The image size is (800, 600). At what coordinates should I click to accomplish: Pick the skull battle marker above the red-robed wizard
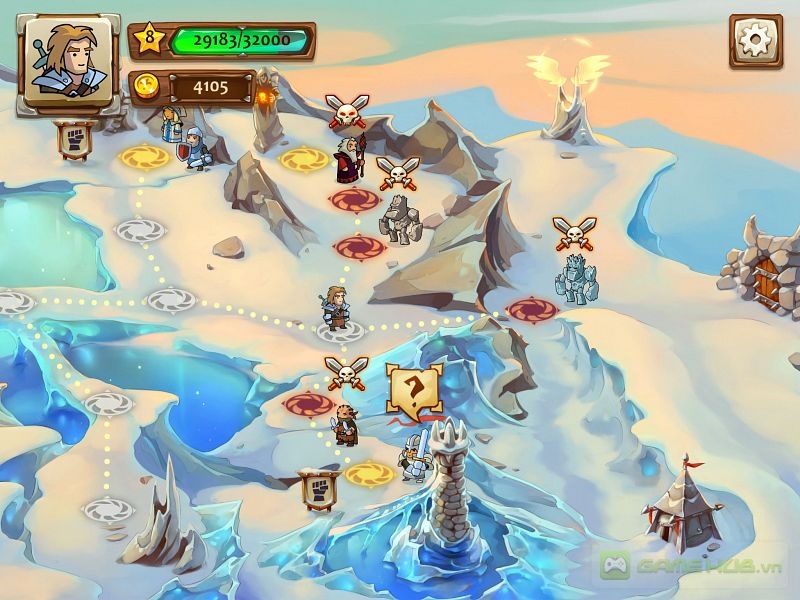click(347, 109)
